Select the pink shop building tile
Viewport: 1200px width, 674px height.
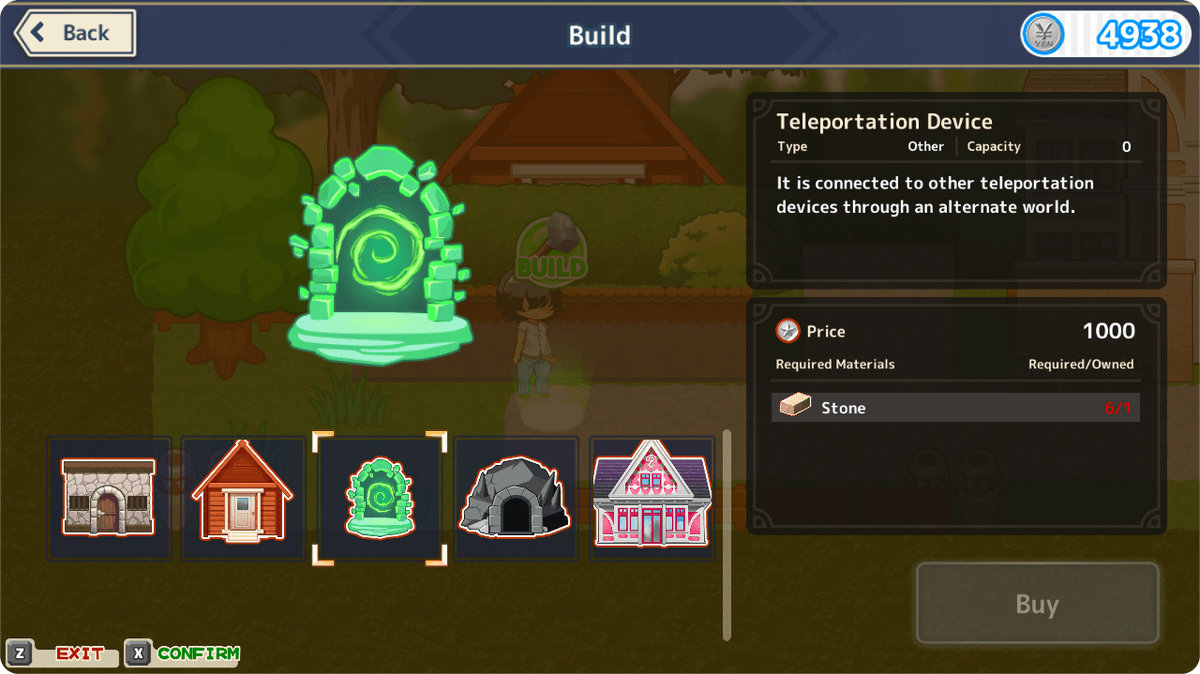coord(651,497)
